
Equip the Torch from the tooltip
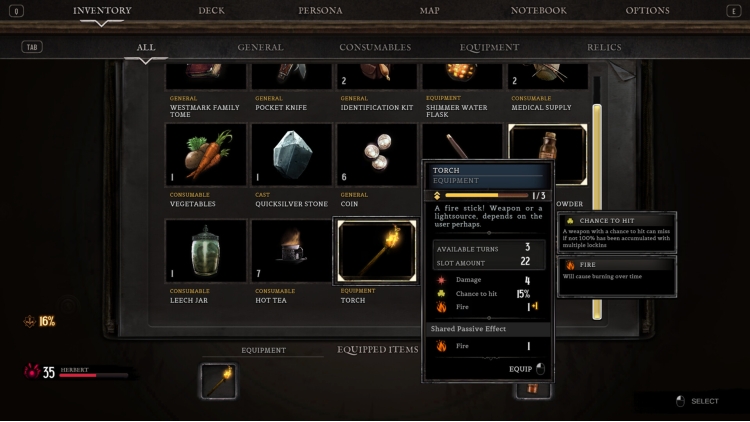click(x=526, y=369)
